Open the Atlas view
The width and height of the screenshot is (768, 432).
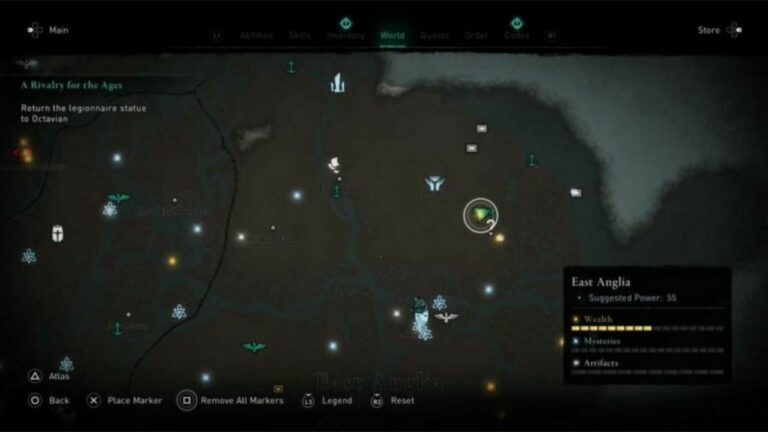coord(58,377)
